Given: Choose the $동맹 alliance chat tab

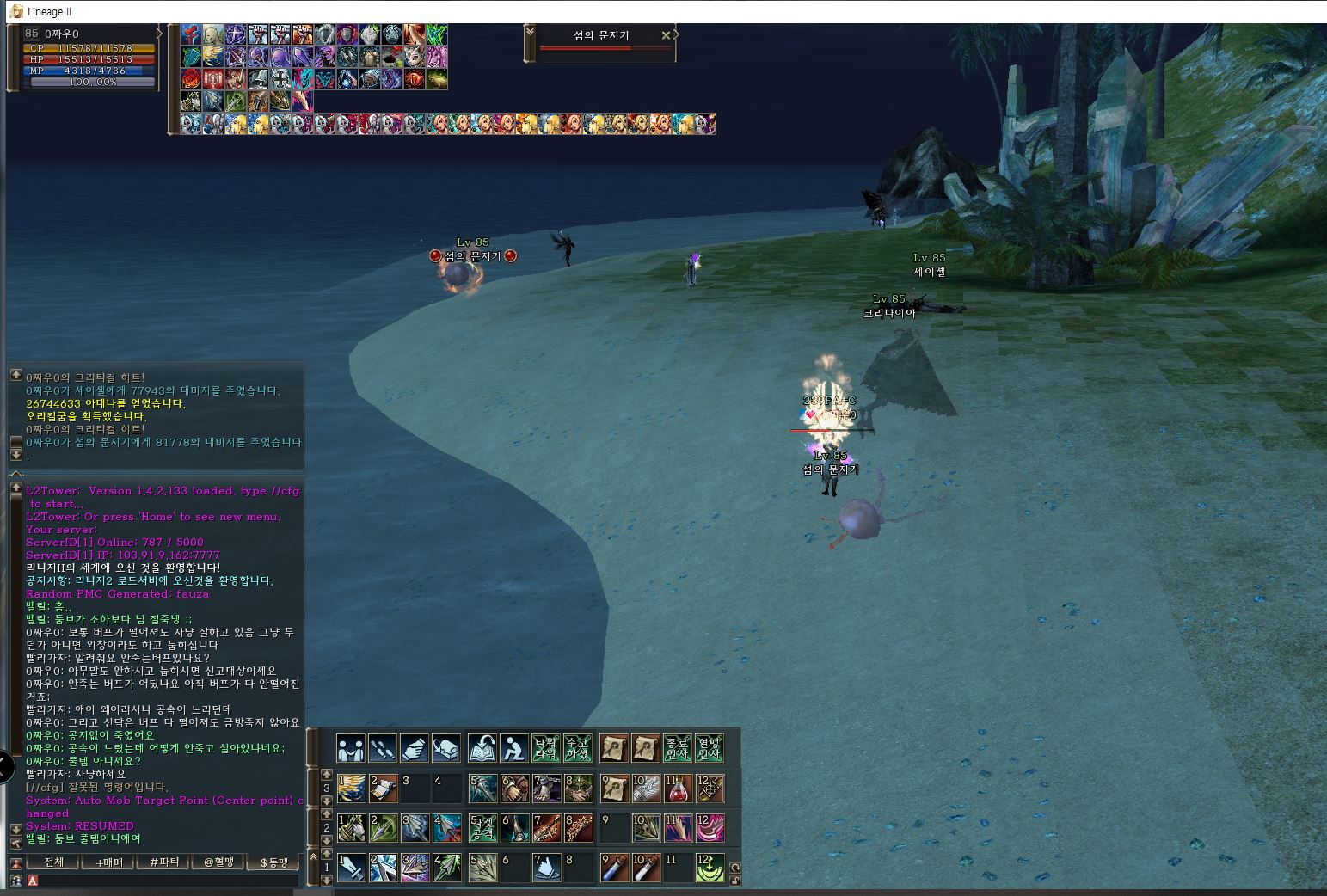Looking at the screenshot, I should point(274,862).
